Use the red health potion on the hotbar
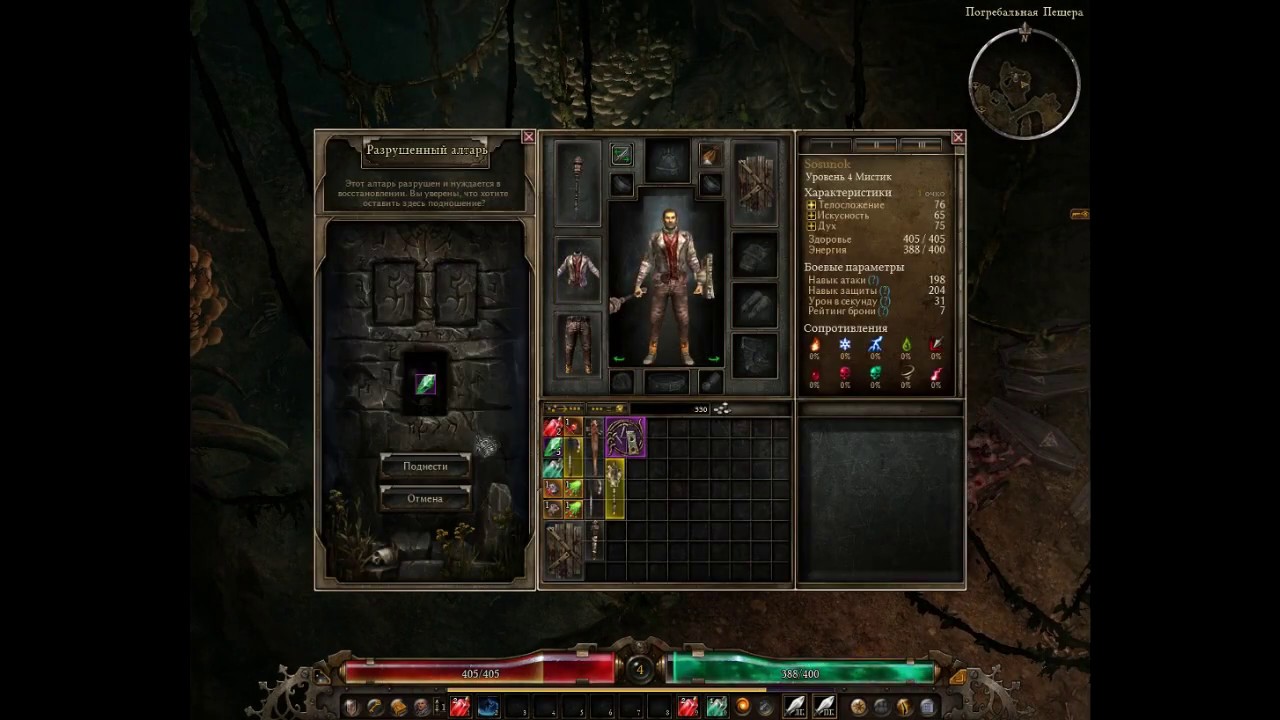The height and width of the screenshot is (720, 1280). tap(460, 707)
